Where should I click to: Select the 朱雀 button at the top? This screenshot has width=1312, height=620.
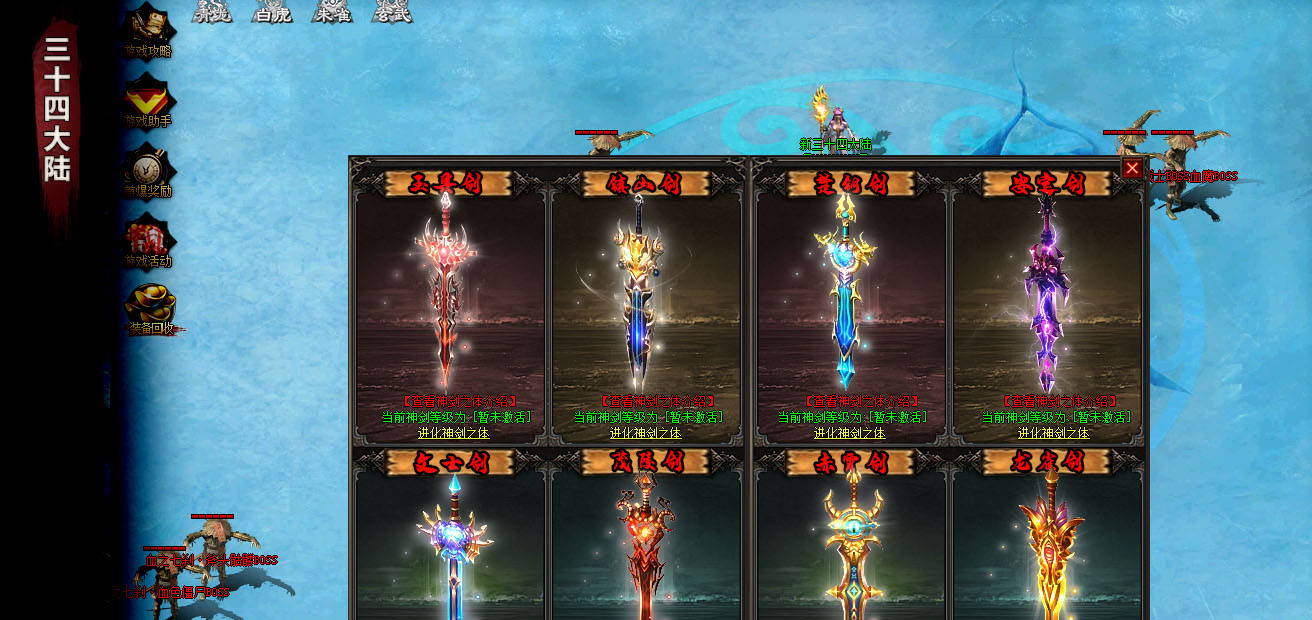[332, 12]
